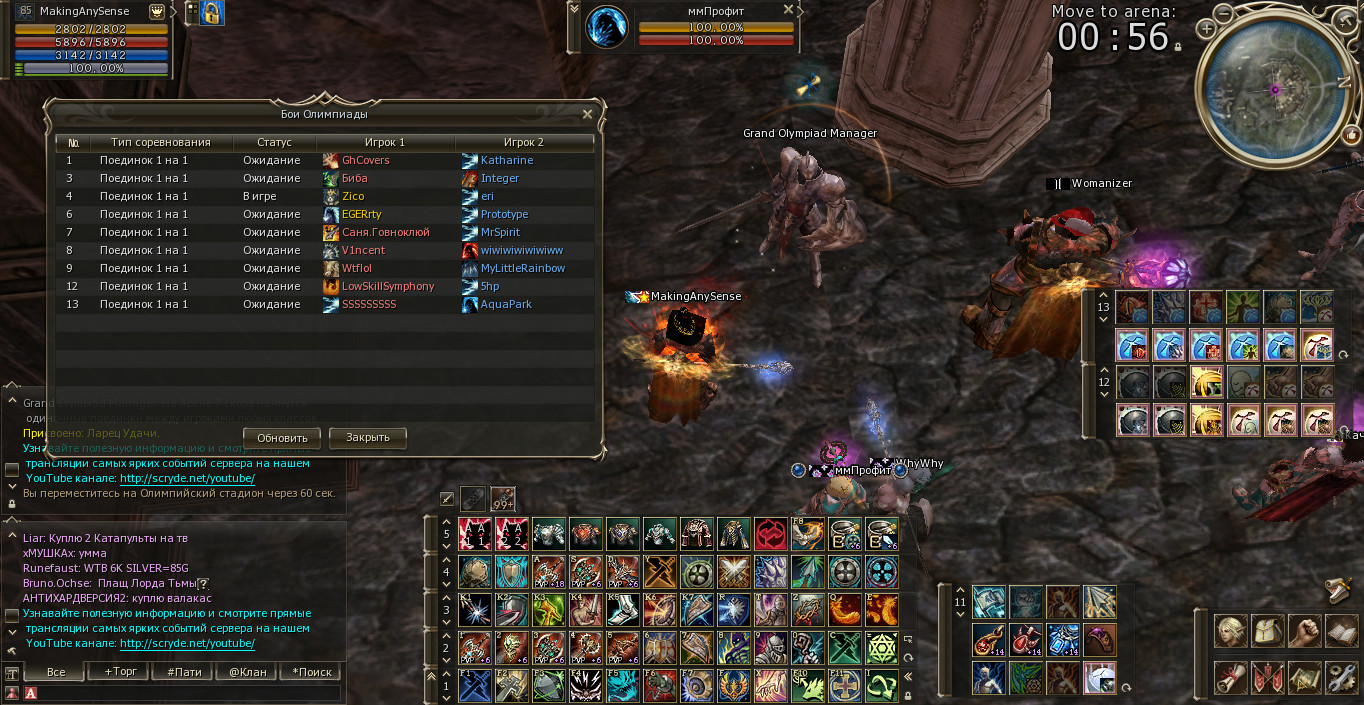This screenshot has height=705, width=1364.
Task: Close the ммПрофит target window
Action: 788,10
